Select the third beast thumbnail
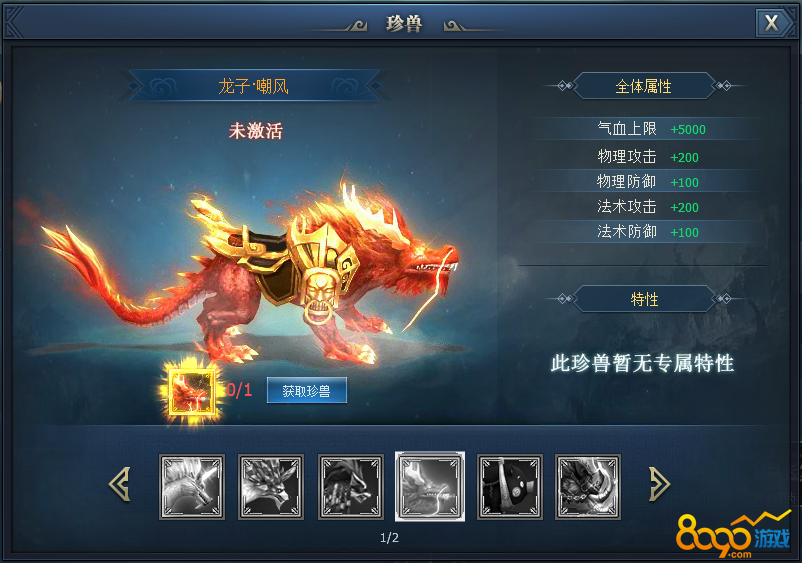 click(x=351, y=487)
